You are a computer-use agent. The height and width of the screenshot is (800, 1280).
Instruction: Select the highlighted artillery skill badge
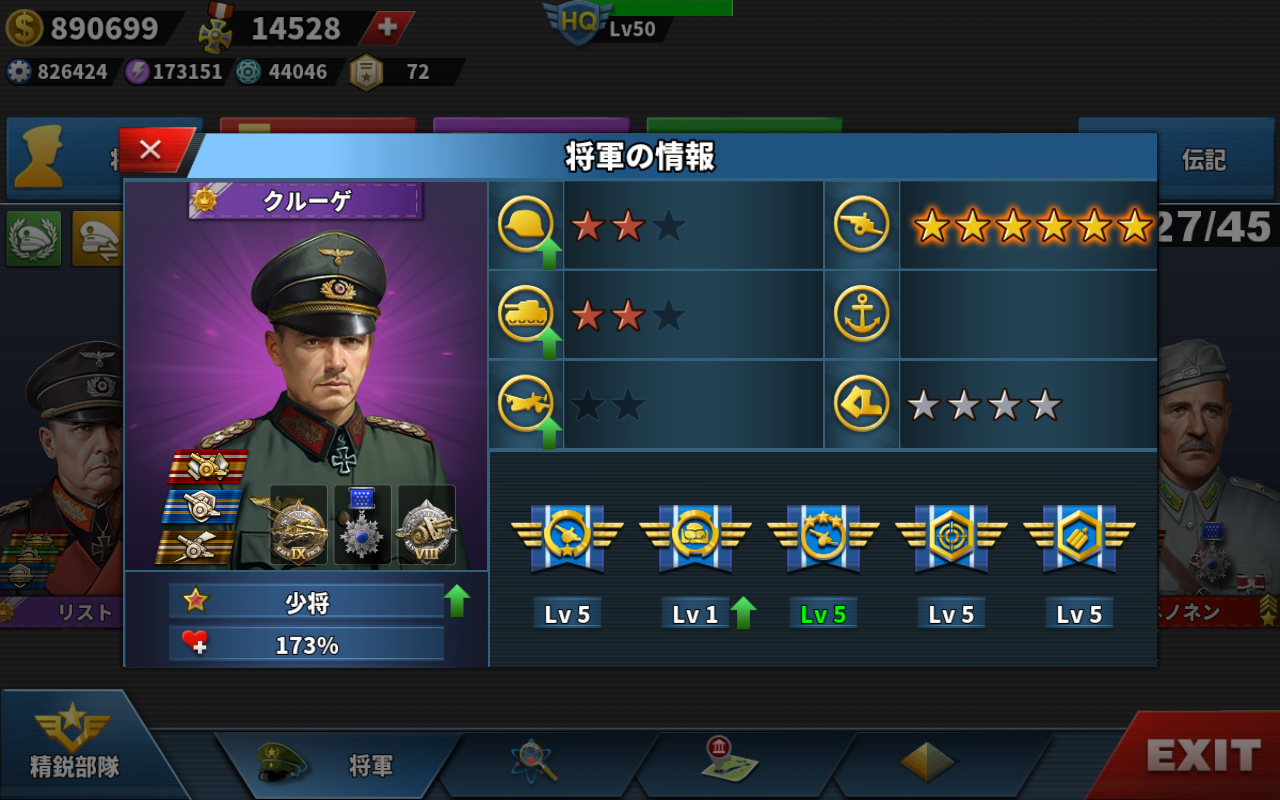coord(823,538)
